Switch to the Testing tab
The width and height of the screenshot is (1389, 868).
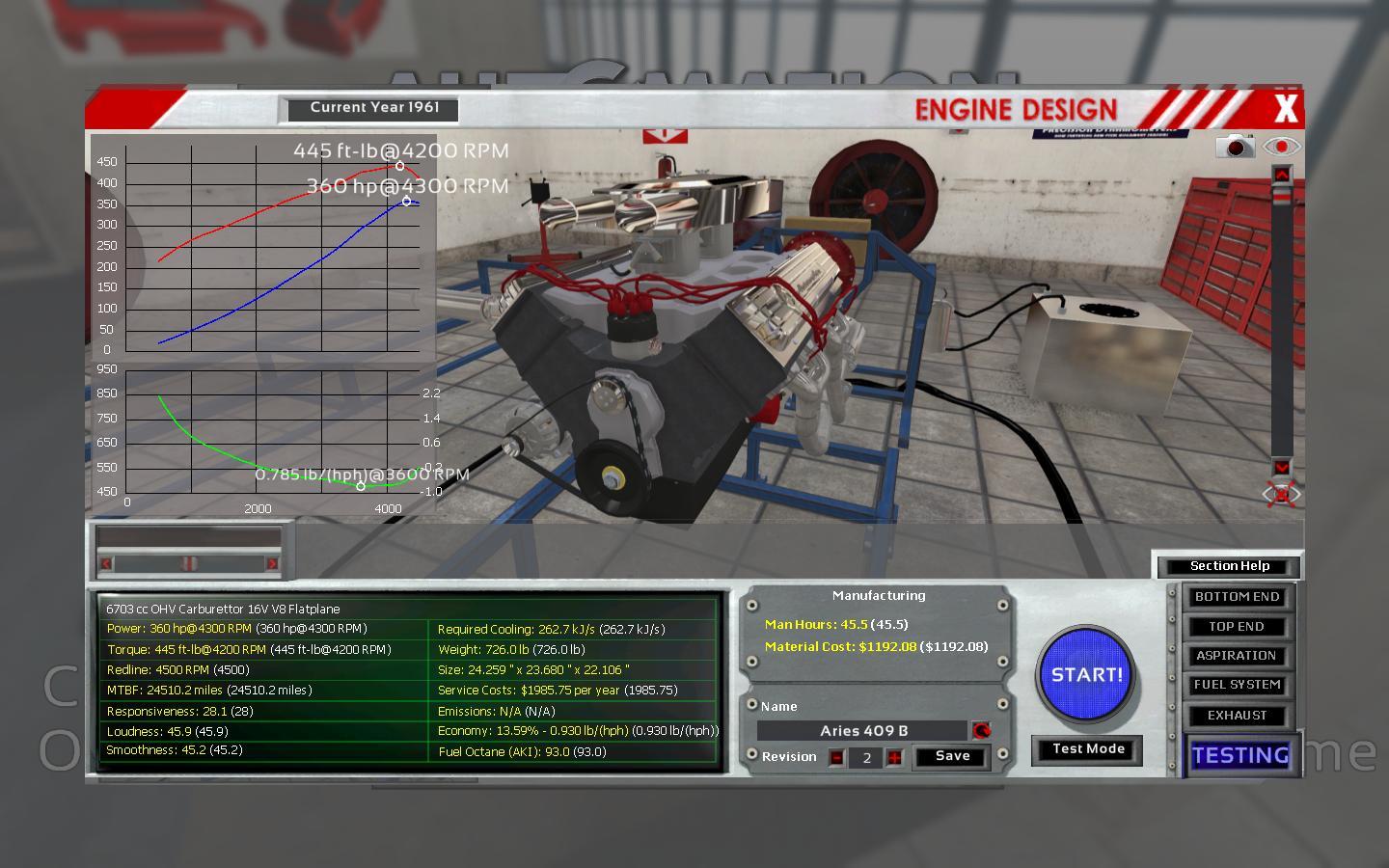[x=1239, y=755]
